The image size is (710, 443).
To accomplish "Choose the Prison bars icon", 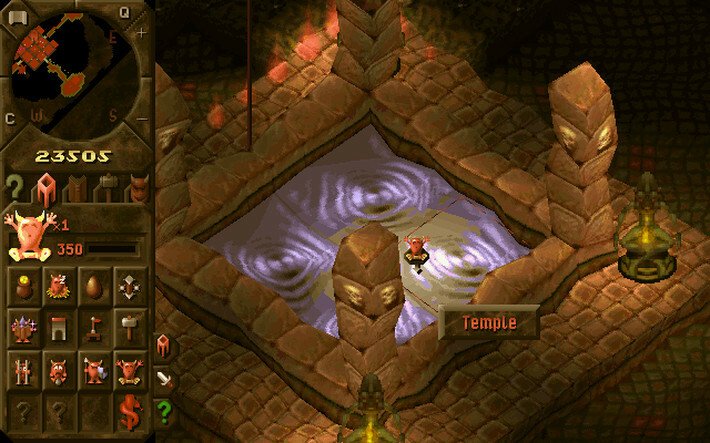I will (x=24, y=370).
